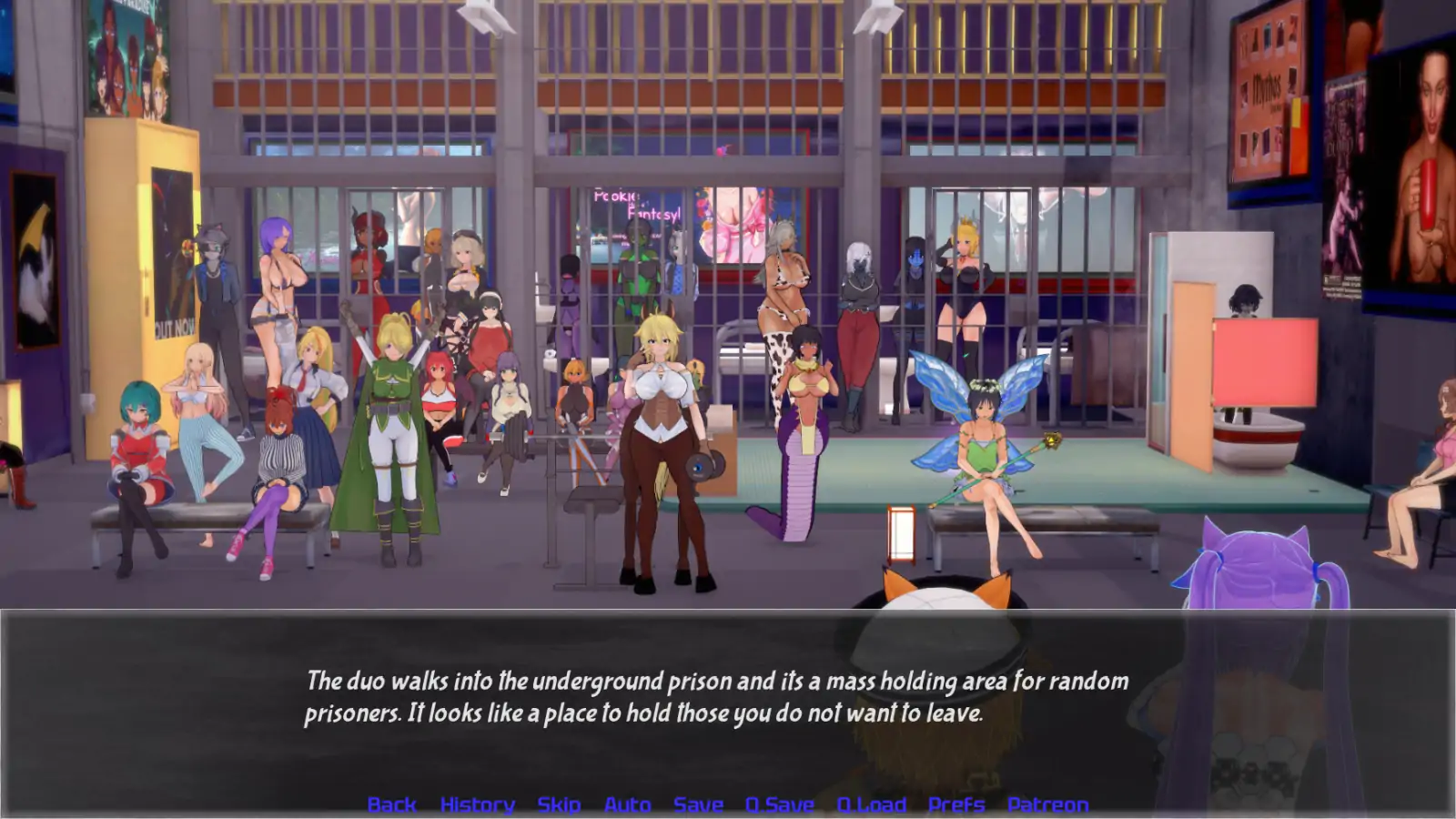Open the Patreon link

coord(1047,804)
